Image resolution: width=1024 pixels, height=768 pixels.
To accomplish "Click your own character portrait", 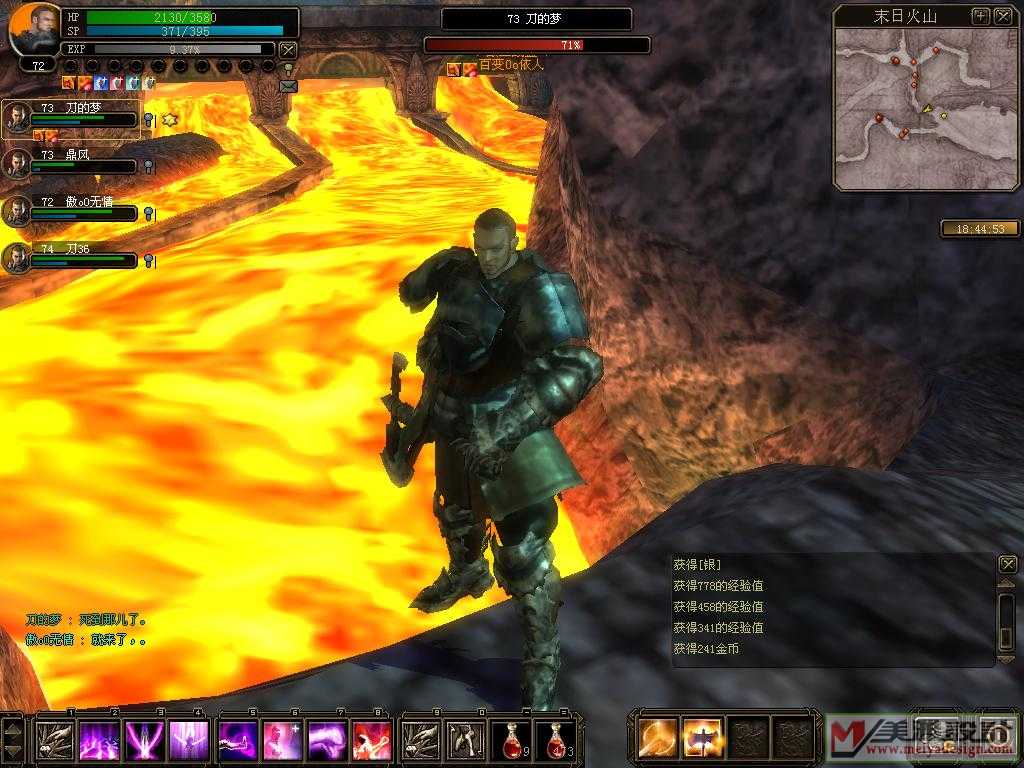I will (37, 30).
